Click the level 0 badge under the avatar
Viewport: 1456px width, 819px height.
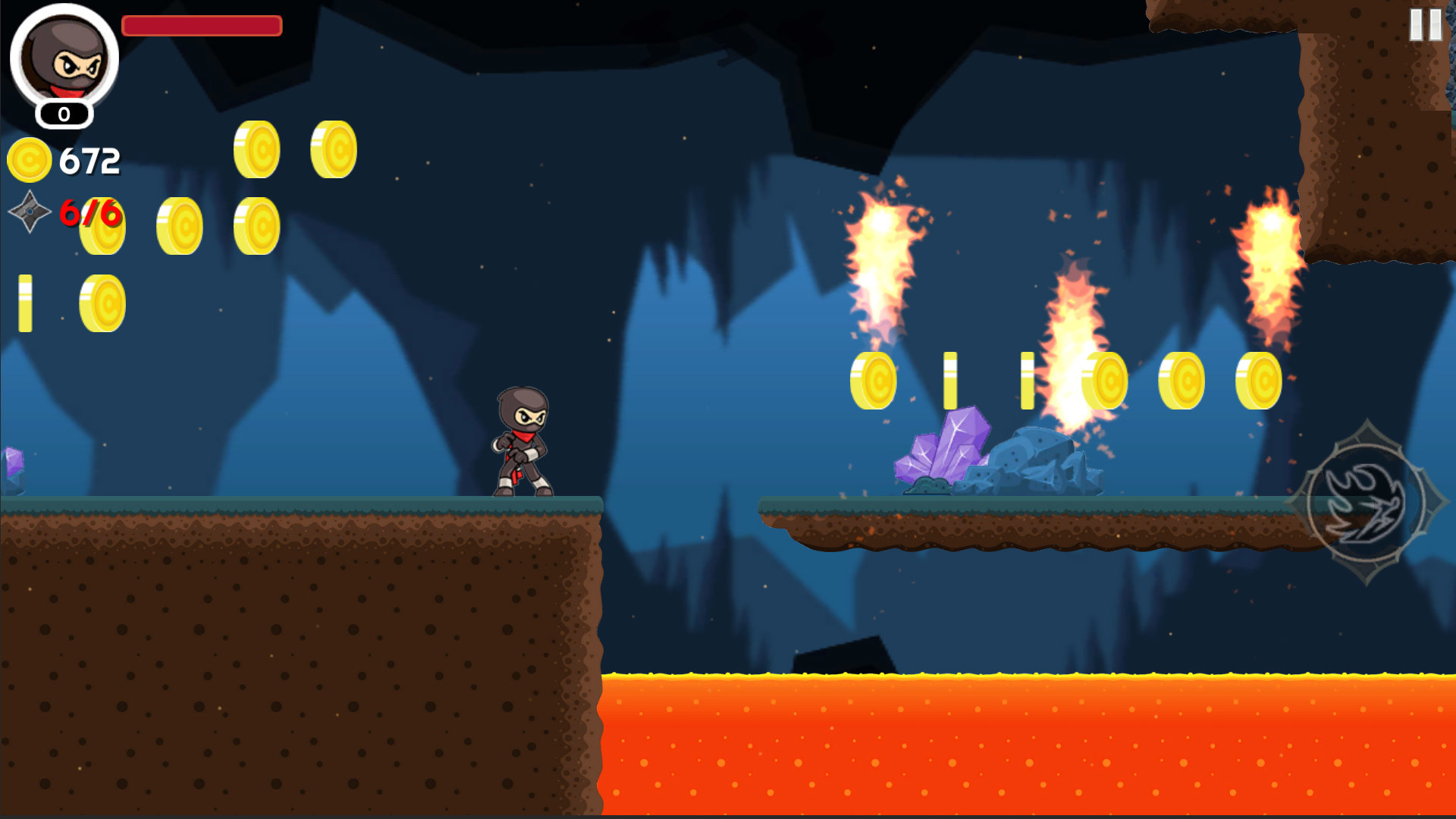coord(64,115)
